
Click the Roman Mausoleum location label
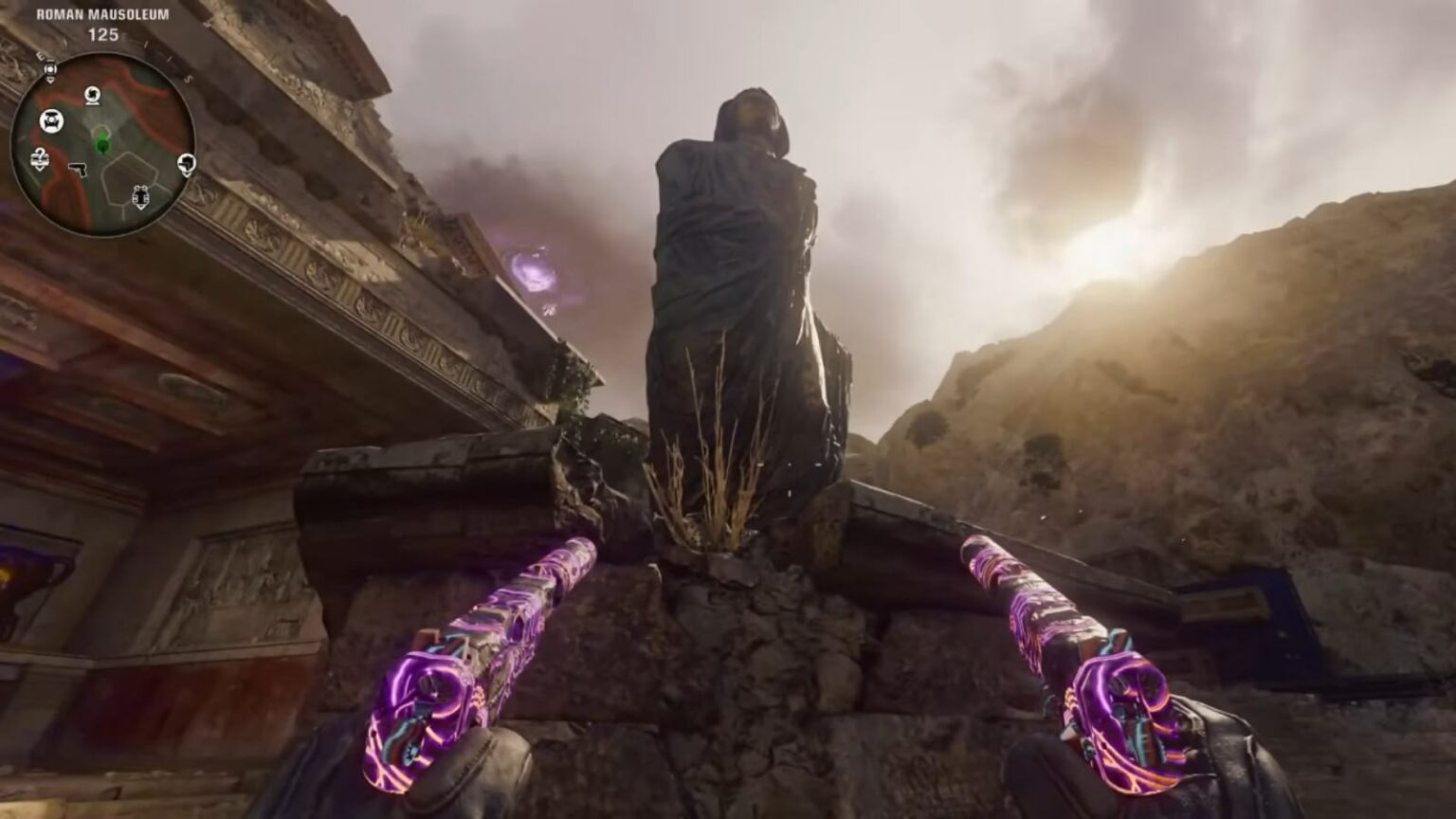click(102, 15)
